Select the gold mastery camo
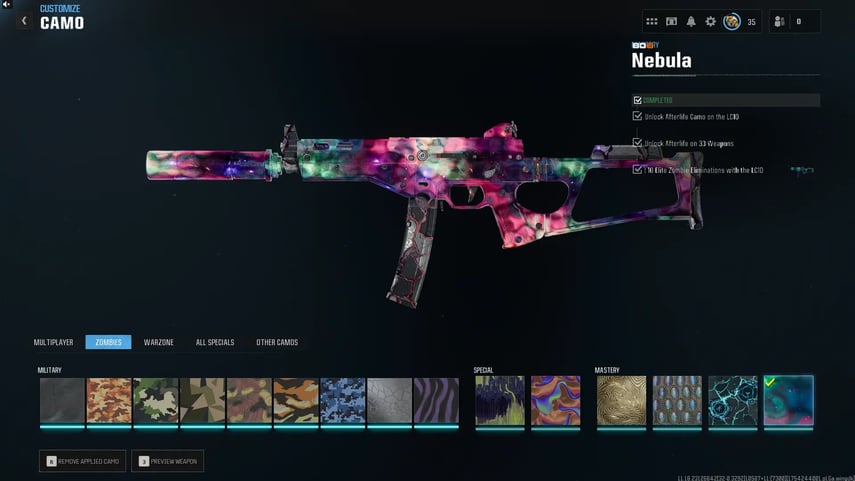Image resolution: width=855 pixels, height=481 pixels. 622,400
